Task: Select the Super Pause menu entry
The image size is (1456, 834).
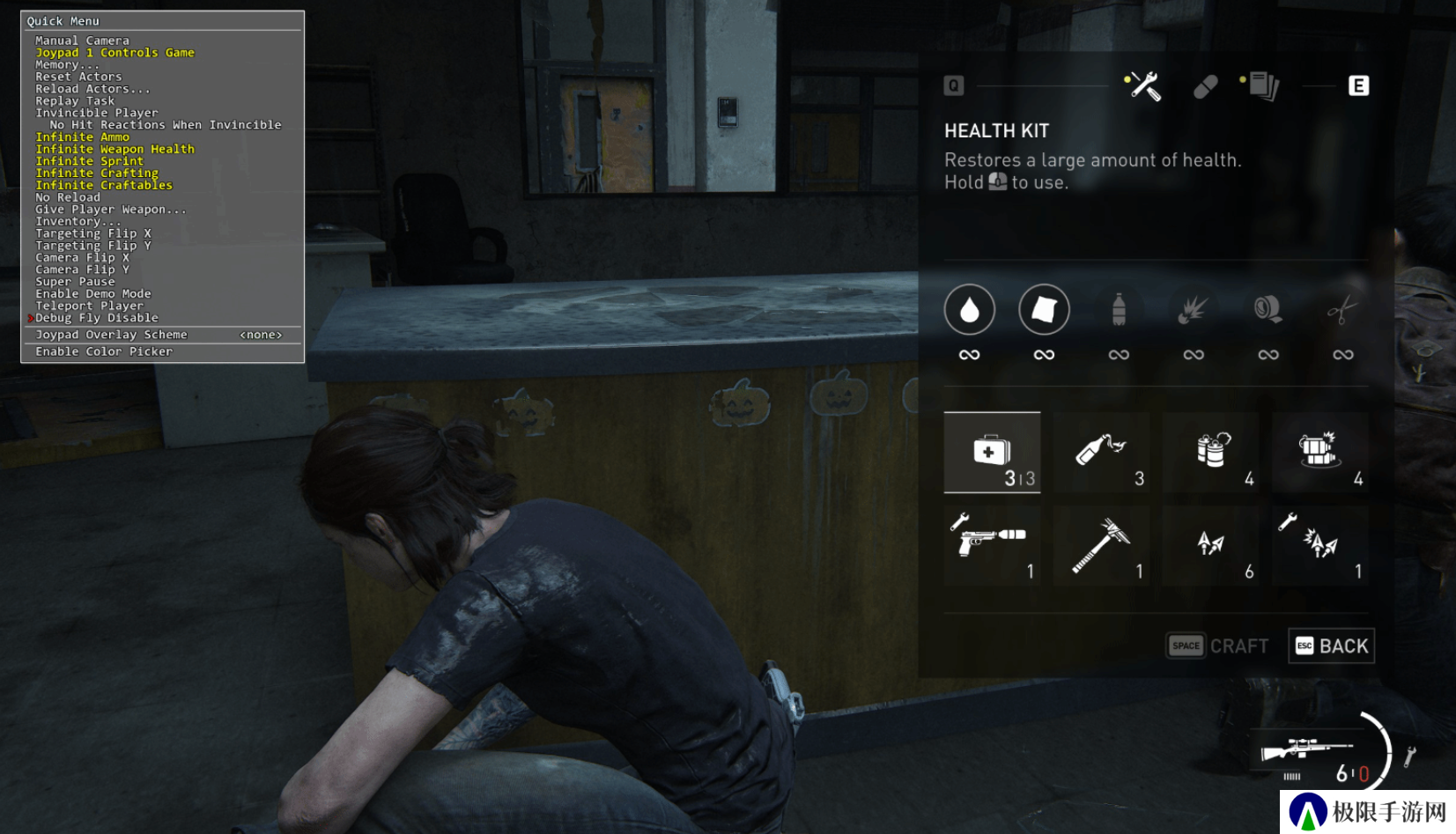Action: coord(75,282)
